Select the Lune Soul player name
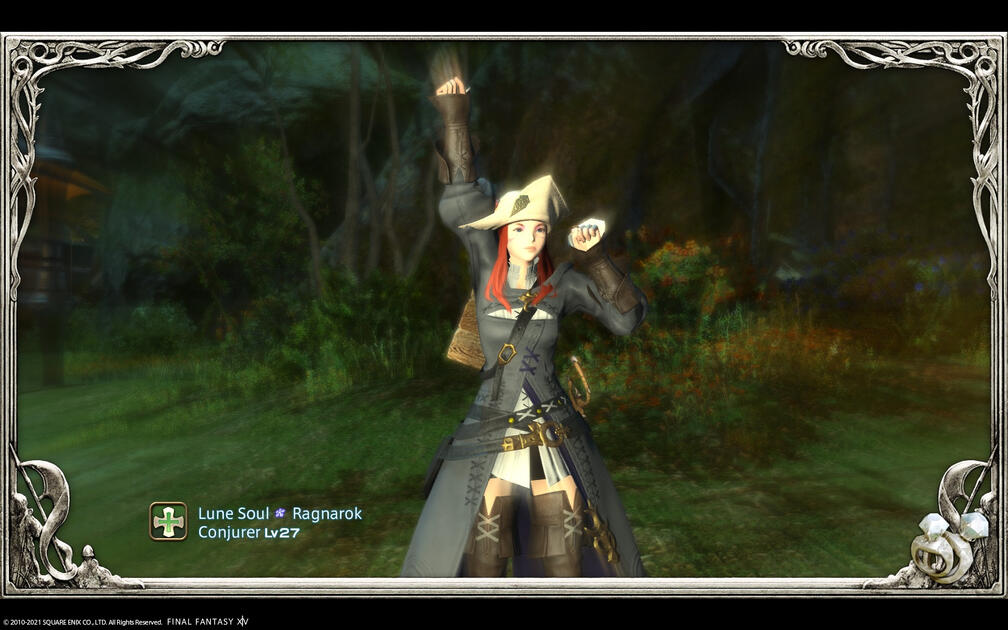This screenshot has height=630, width=1008. point(233,513)
